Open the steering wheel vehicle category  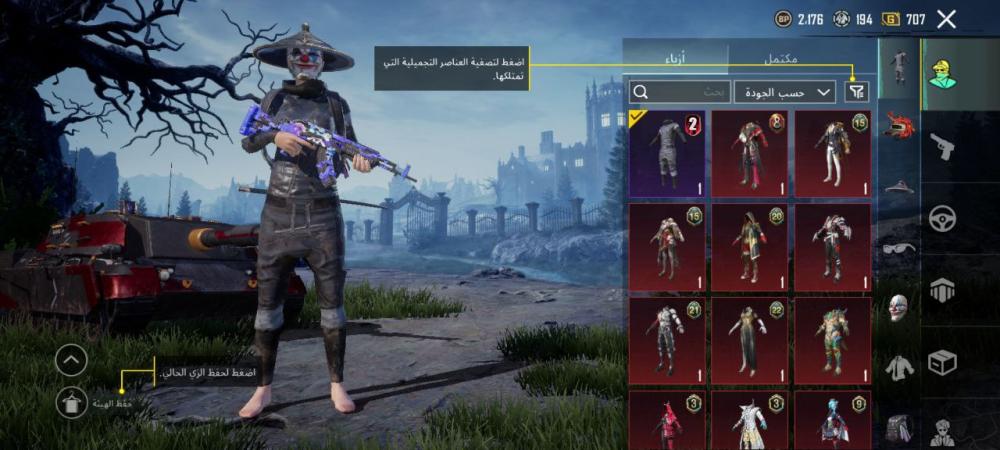point(942,218)
